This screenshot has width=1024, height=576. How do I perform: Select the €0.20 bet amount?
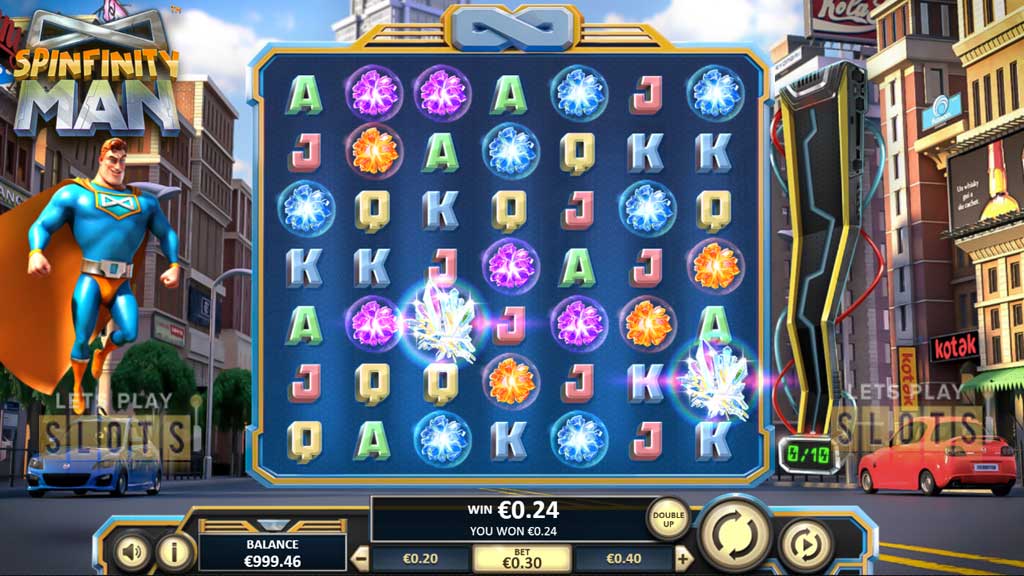pos(421,559)
